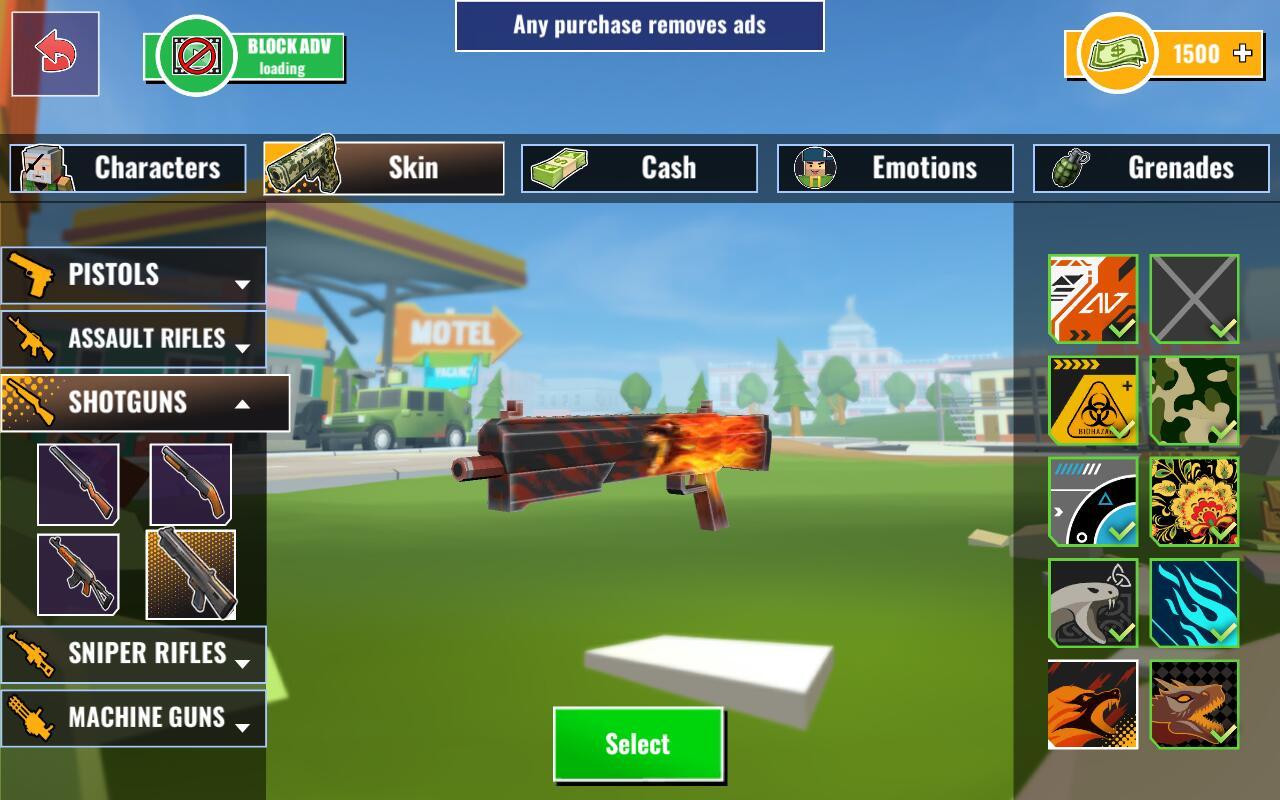Expand the Assault Rifles category
Image resolution: width=1280 pixels, height=800 pixels.
133,339
